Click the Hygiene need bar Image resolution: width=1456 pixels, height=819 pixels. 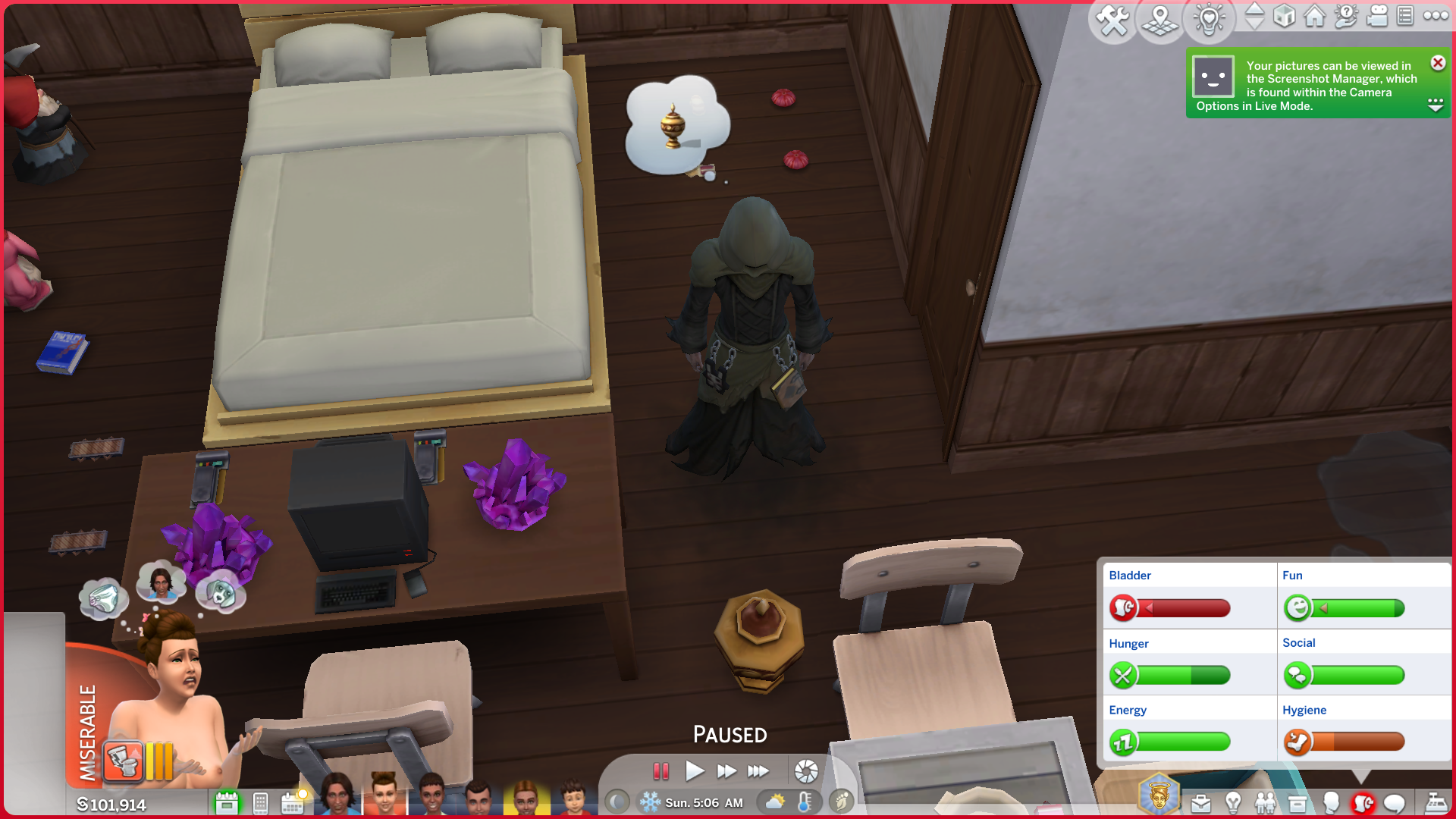pyautogui.click(x=1357, y=742)
